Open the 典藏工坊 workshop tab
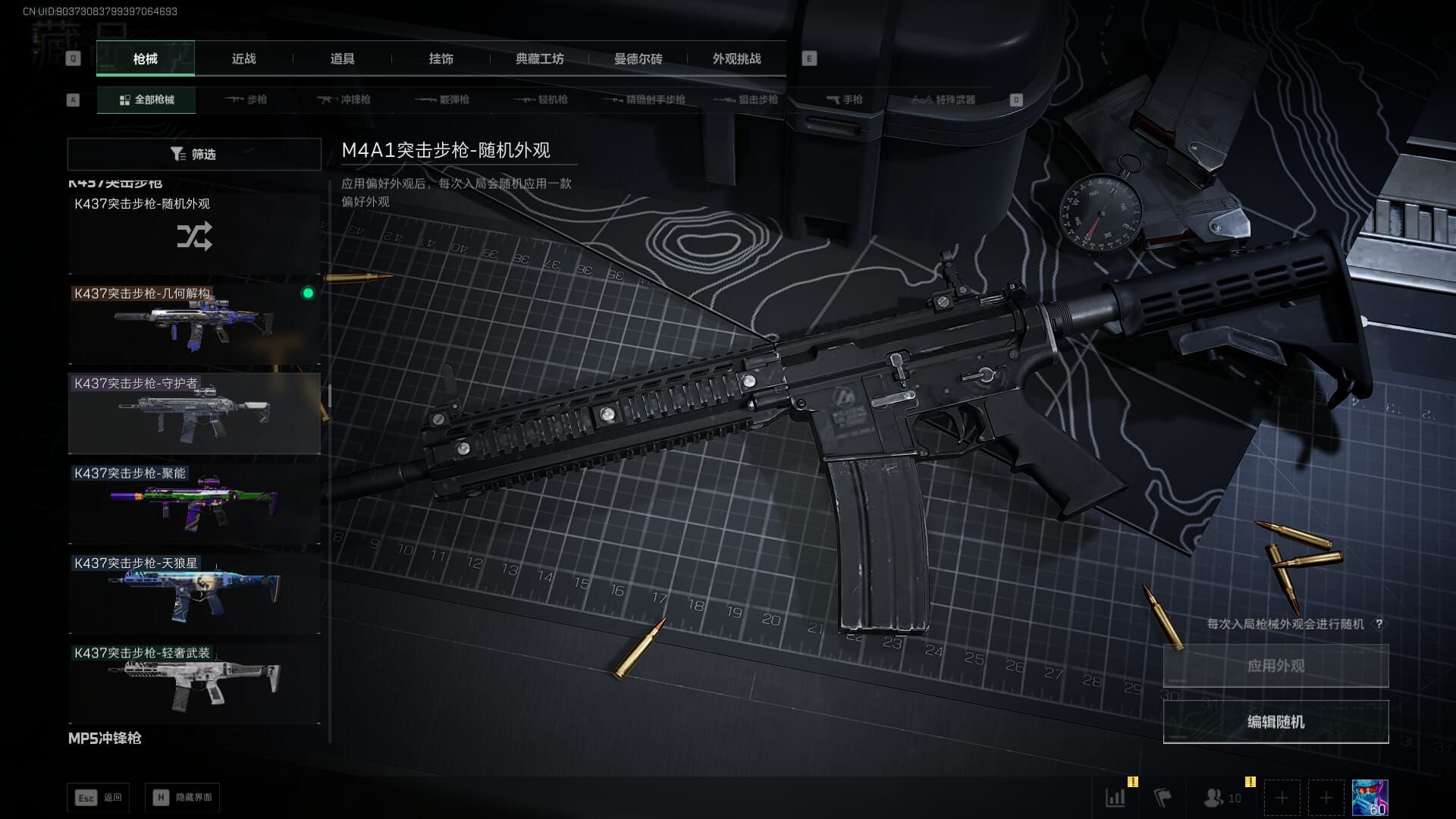The height and width of the screenshot is (819, 1456). point(539,59)
